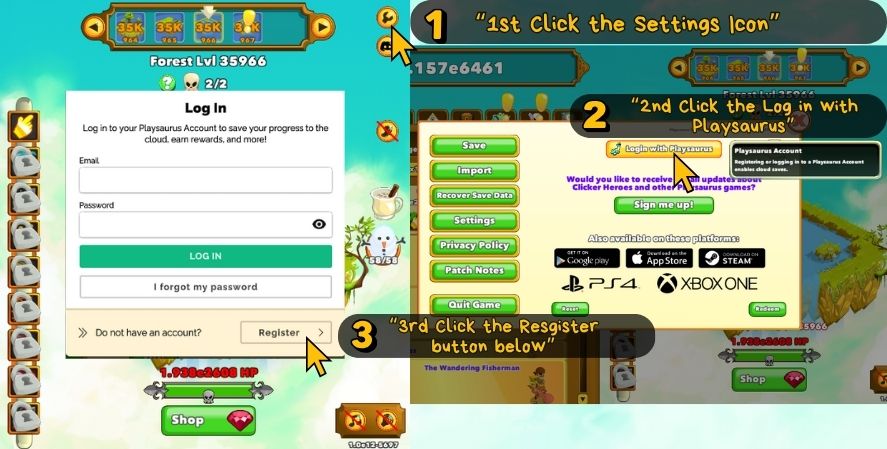View the Privacy Policy
The height and width of the screenshot is (449, 887).
(474, 246)
